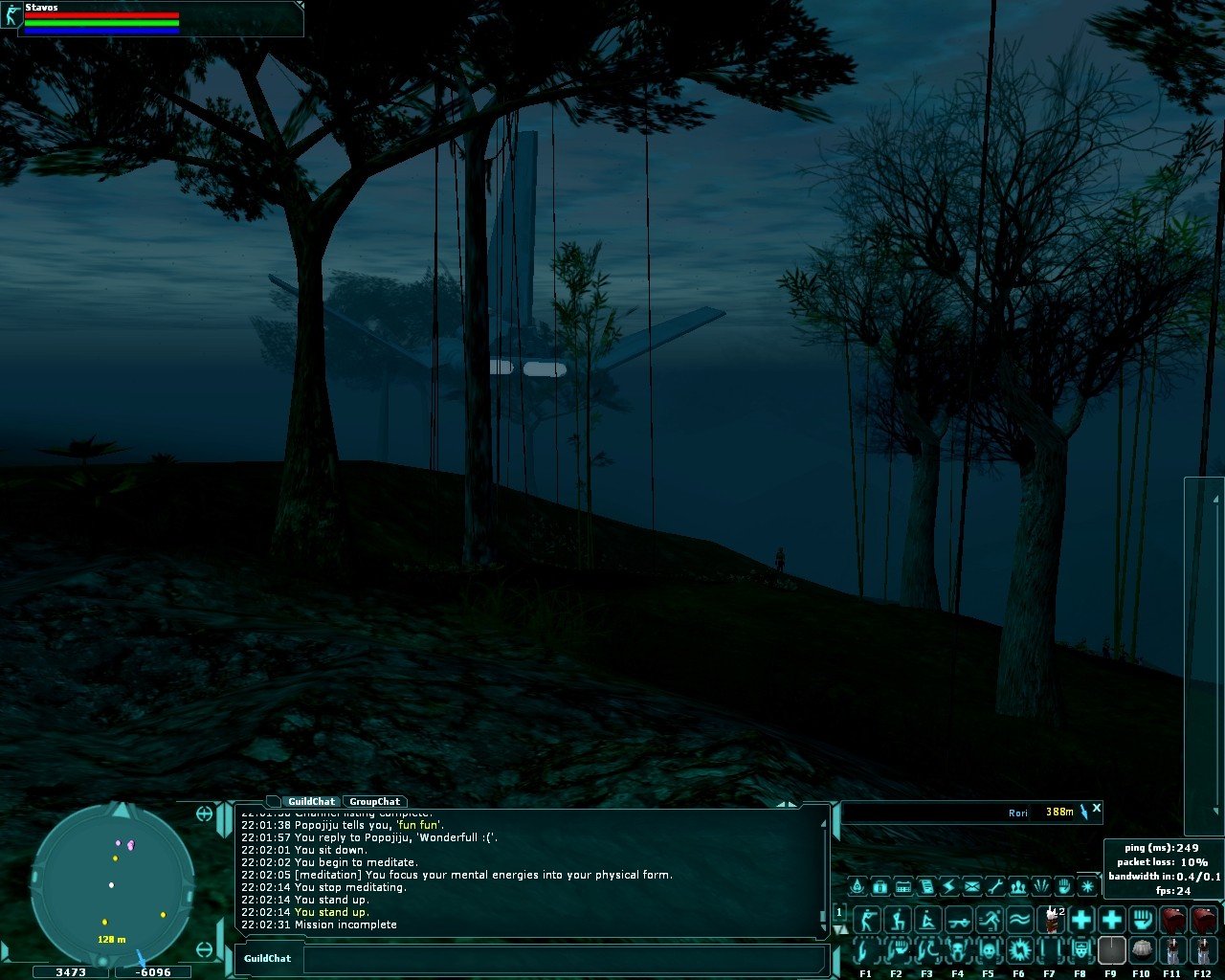Zoom in the radar with plus button
Viewport: 1225px width, 980px height.
tap(204, 813)
